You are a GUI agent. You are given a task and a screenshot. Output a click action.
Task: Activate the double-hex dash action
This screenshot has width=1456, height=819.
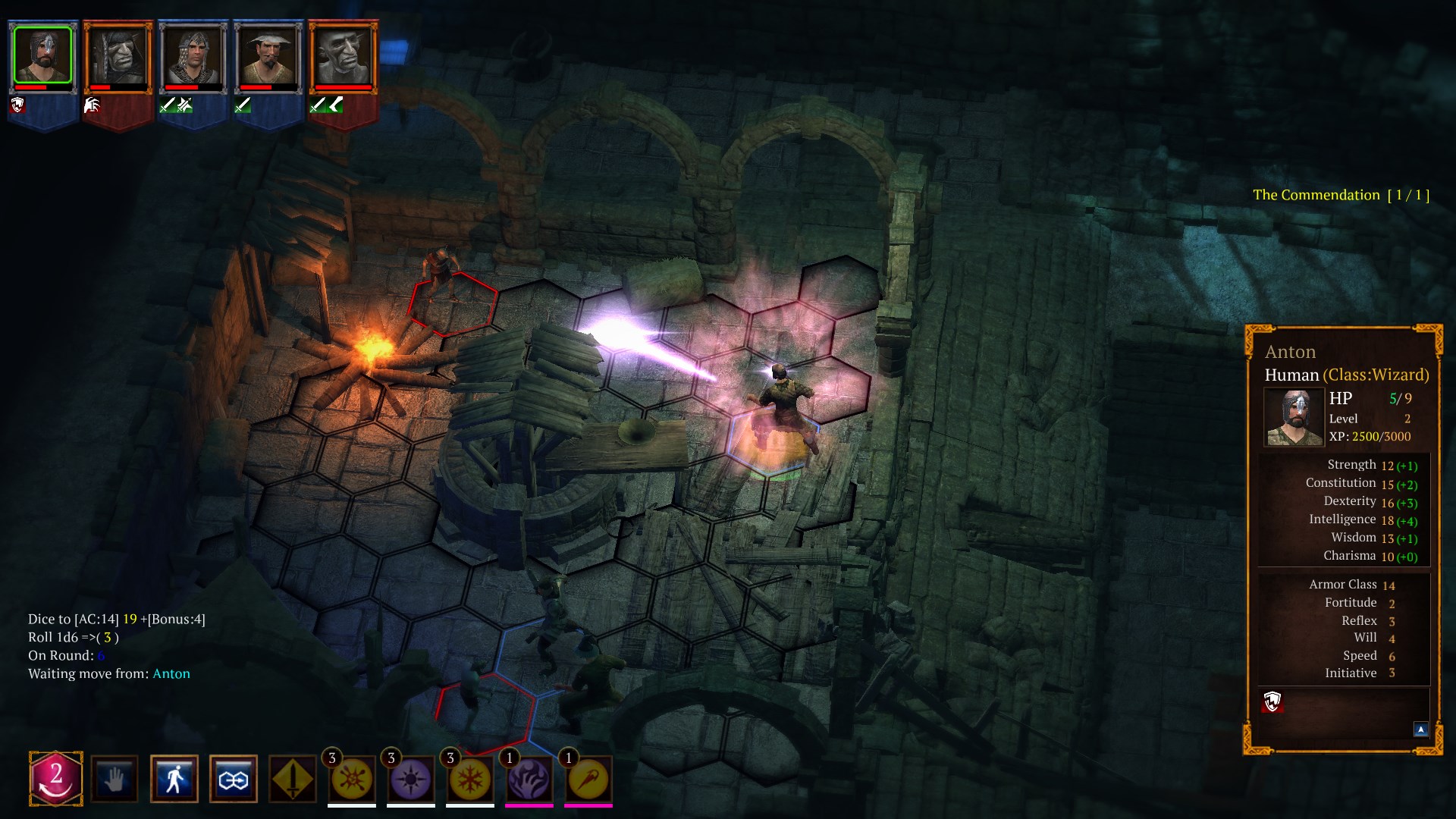[233, 779]
